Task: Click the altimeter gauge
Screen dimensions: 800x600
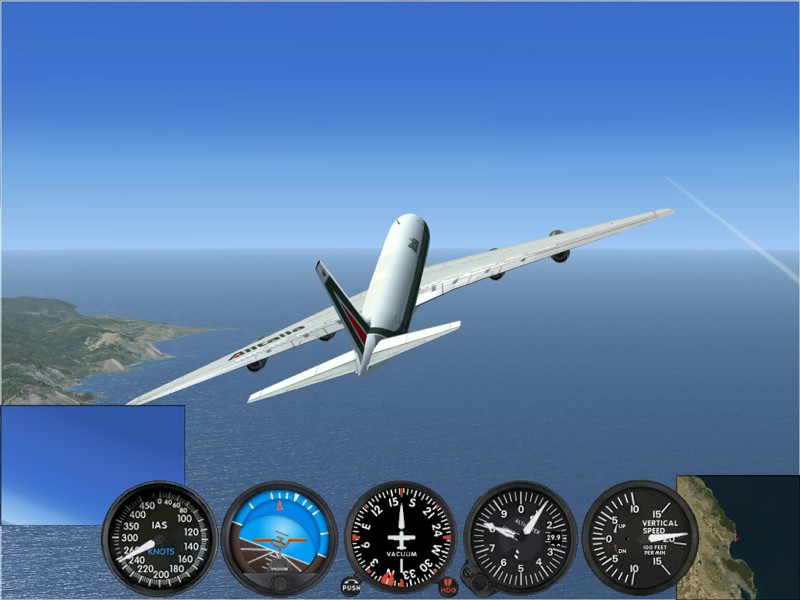Action: pos(520,537)
